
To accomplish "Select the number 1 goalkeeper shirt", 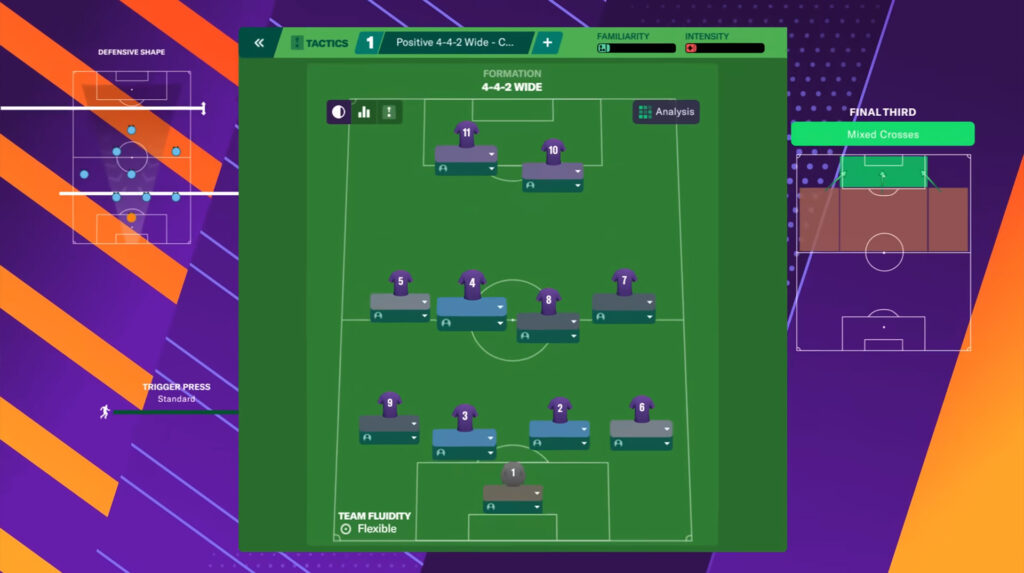I will click(513, 473).
